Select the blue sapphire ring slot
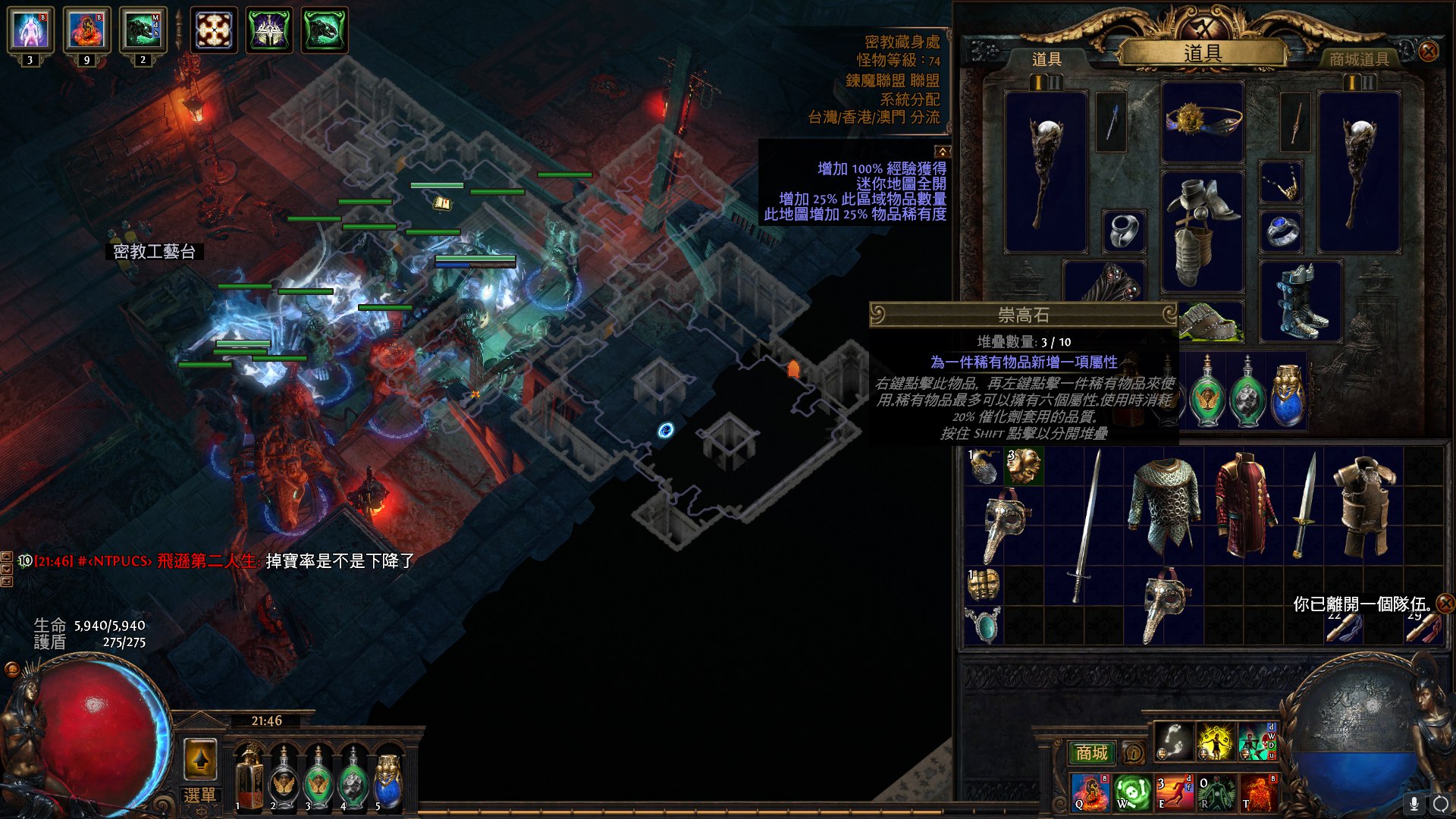 tap(1282, 231)
